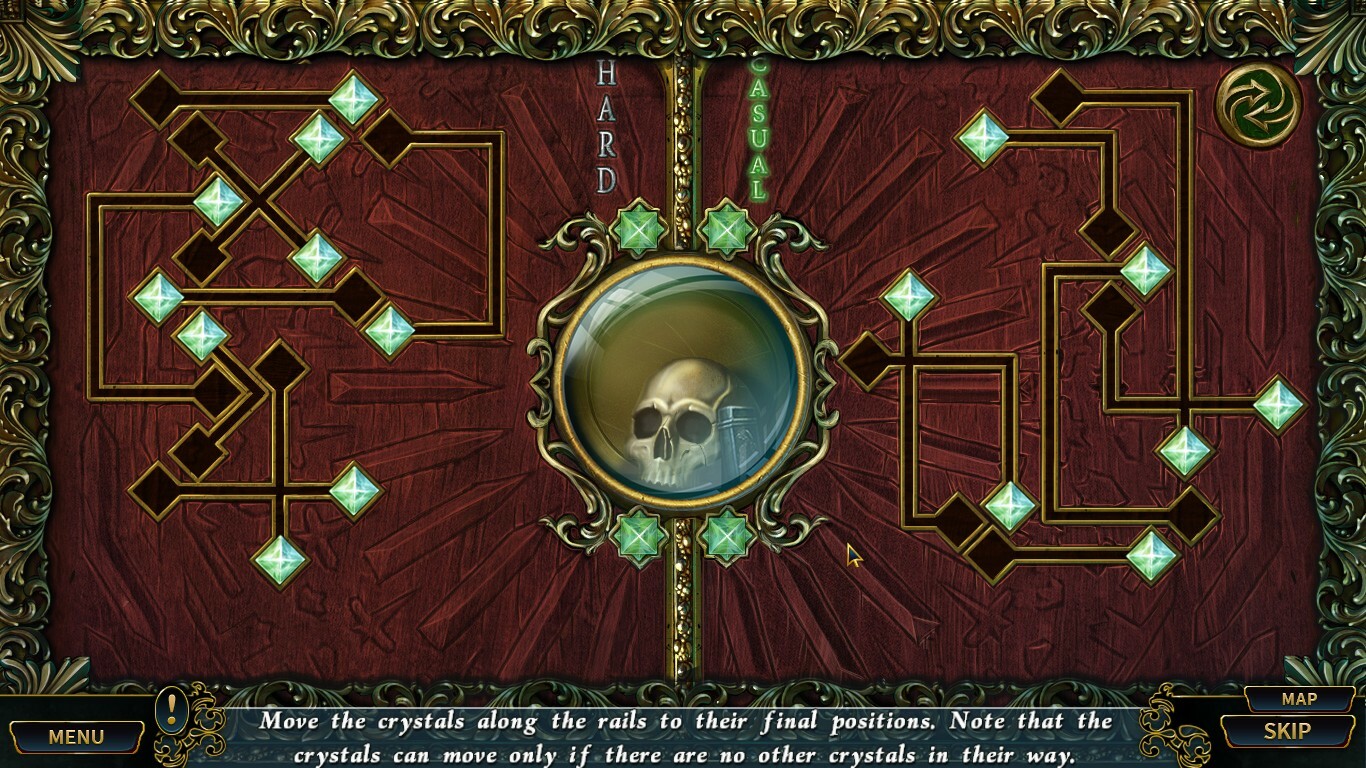The width and height of the screenshot is (1366, 768).
Task: Click the X-marked slot above right of the orb
Action: 729,231
